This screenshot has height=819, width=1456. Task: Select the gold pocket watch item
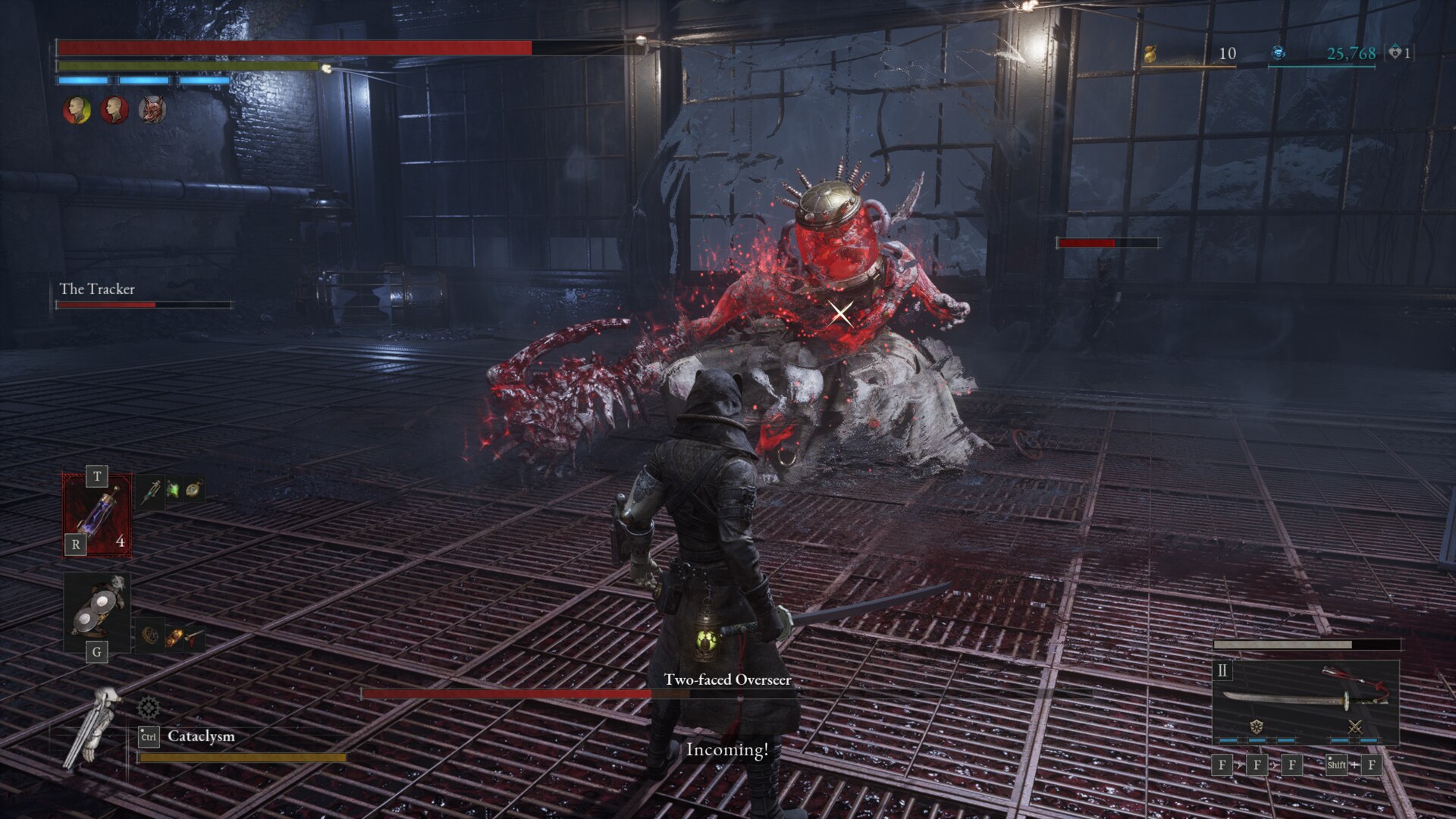tap(194, 489)
